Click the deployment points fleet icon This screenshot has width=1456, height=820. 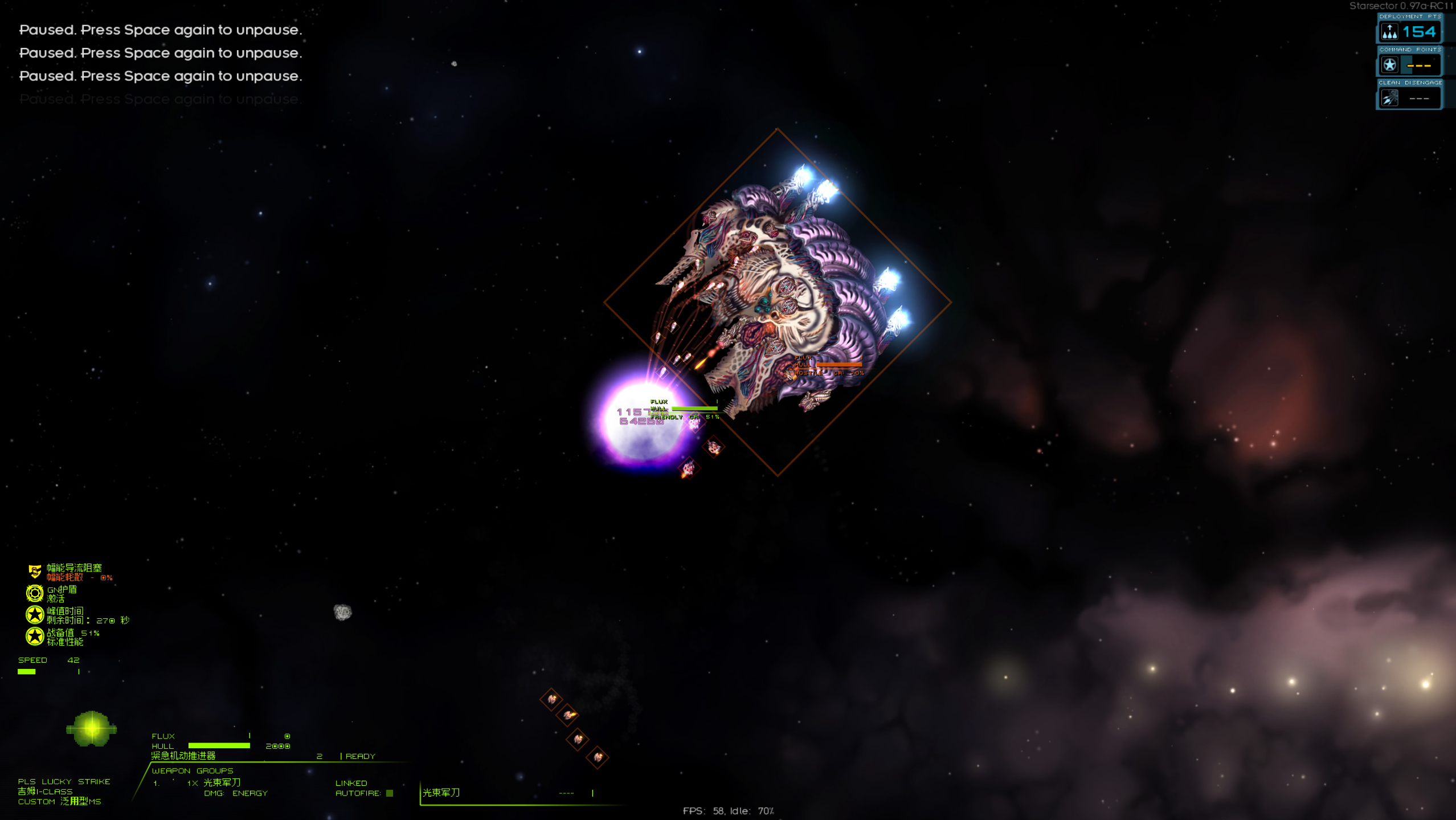[1389, 32]
